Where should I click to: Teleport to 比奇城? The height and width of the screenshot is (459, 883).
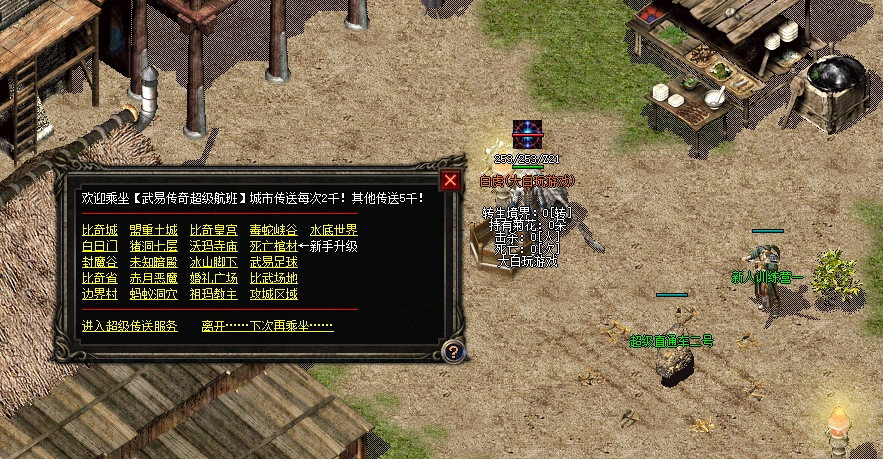point(99,230)
